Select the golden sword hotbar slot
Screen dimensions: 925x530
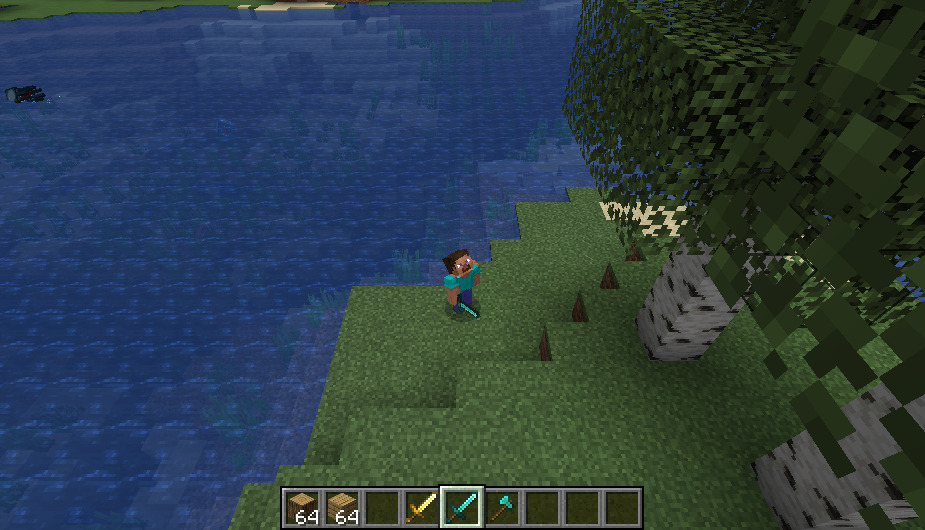(x=422, y=508)
